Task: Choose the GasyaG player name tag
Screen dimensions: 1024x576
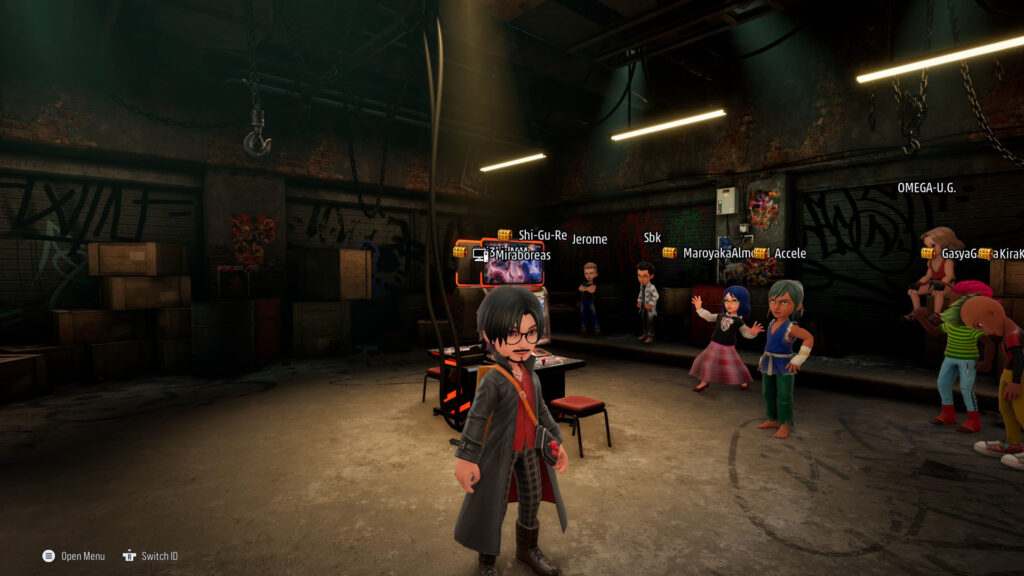Action: tap(958, 254)
